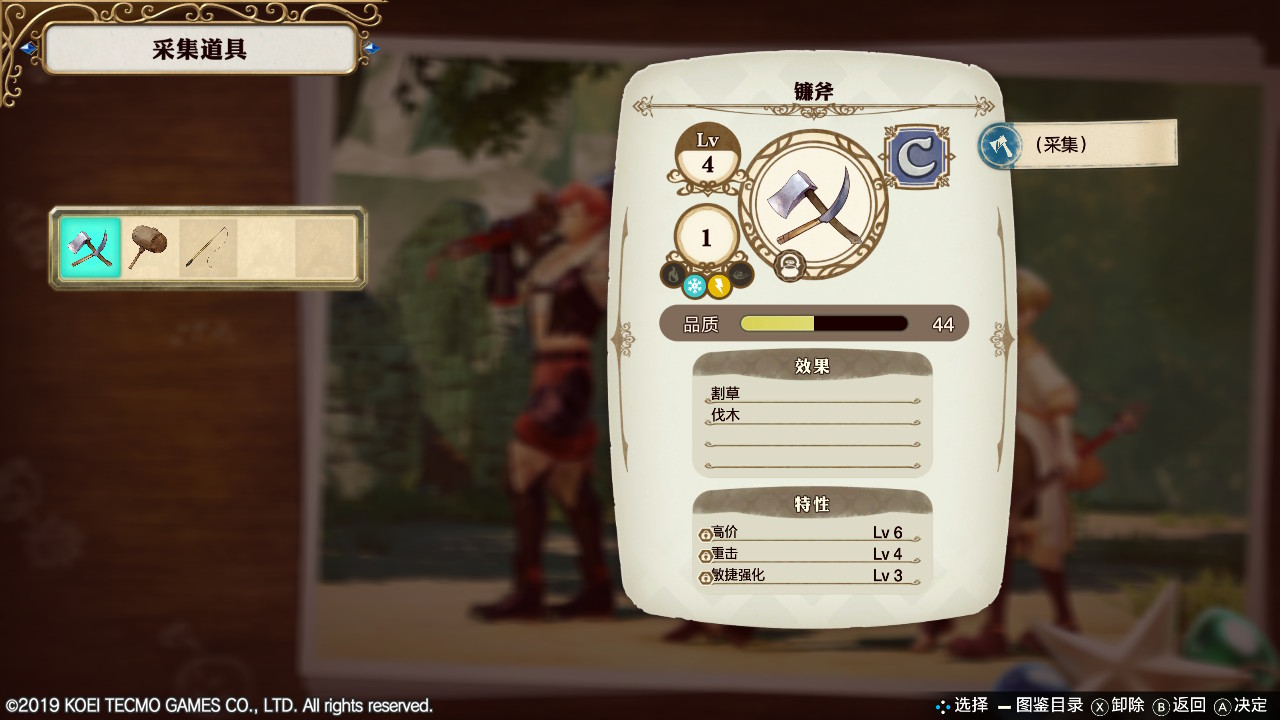Click the blue rank C emblem
Image resolution: width=1280 pixels, height=720 pixels.
[916, 153]
